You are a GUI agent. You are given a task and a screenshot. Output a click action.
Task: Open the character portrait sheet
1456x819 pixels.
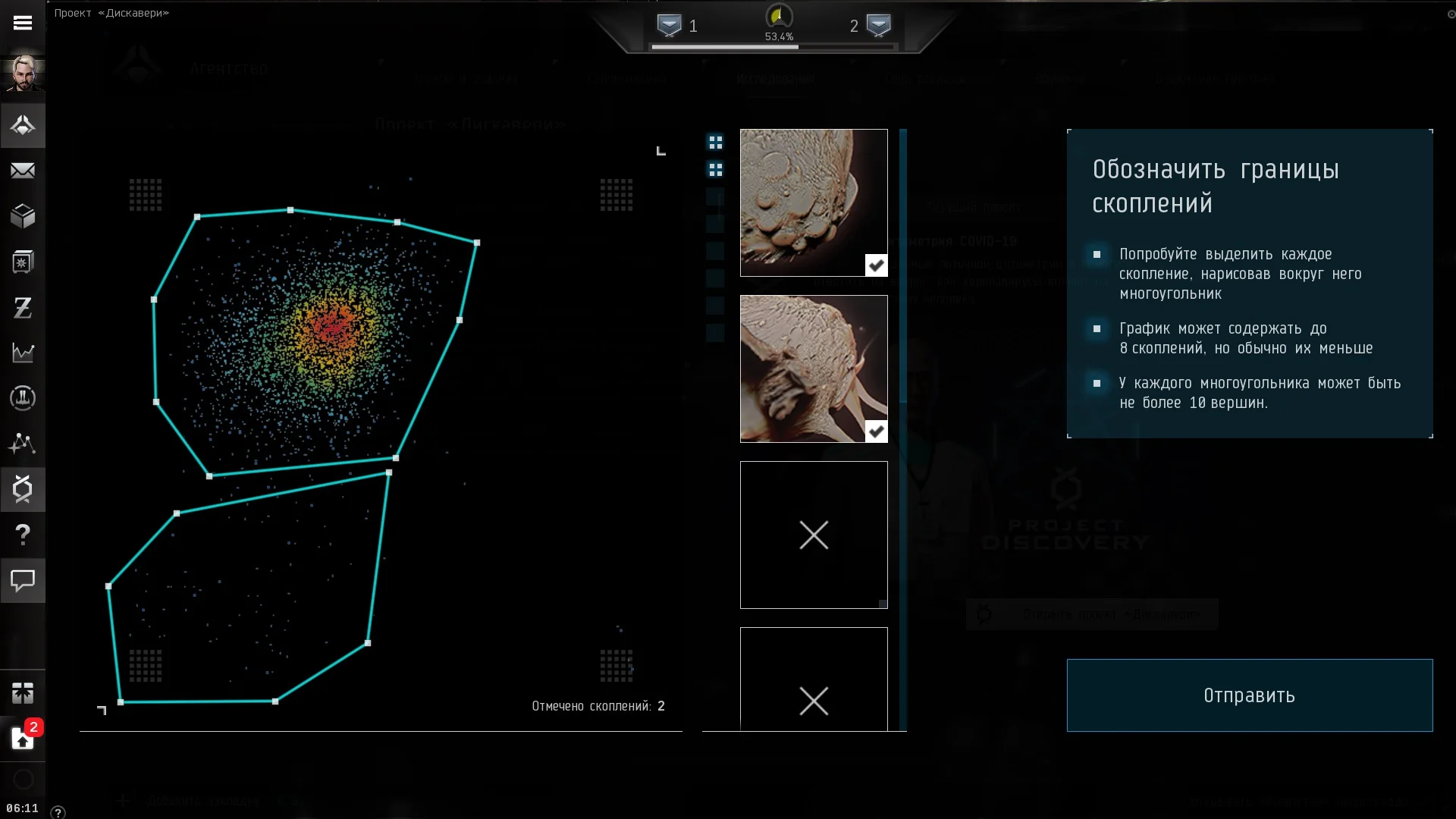[x=23, y=74]
